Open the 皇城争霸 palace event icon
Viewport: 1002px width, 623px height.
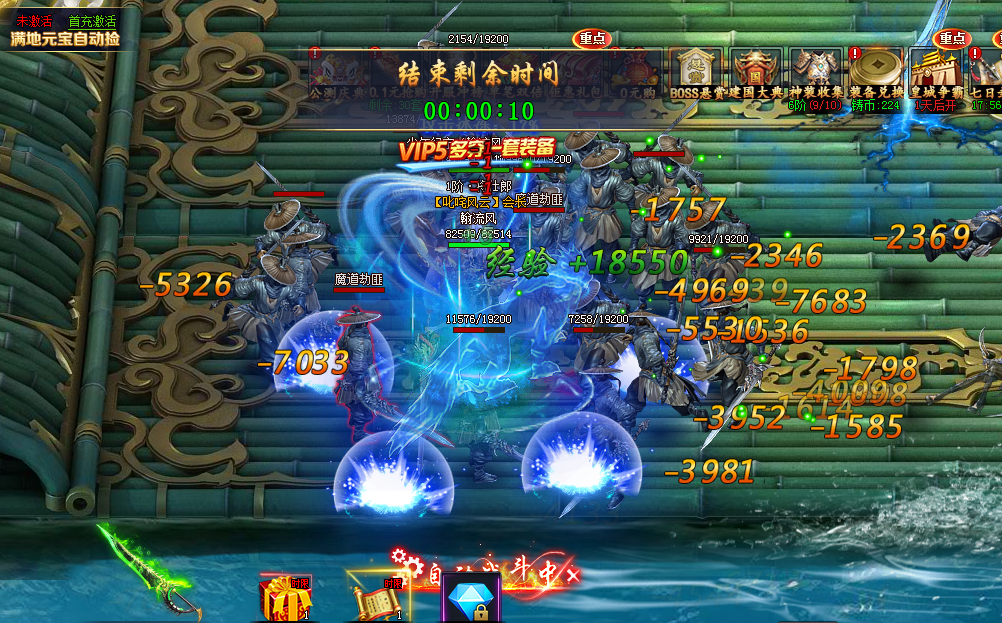click(936, 72)
